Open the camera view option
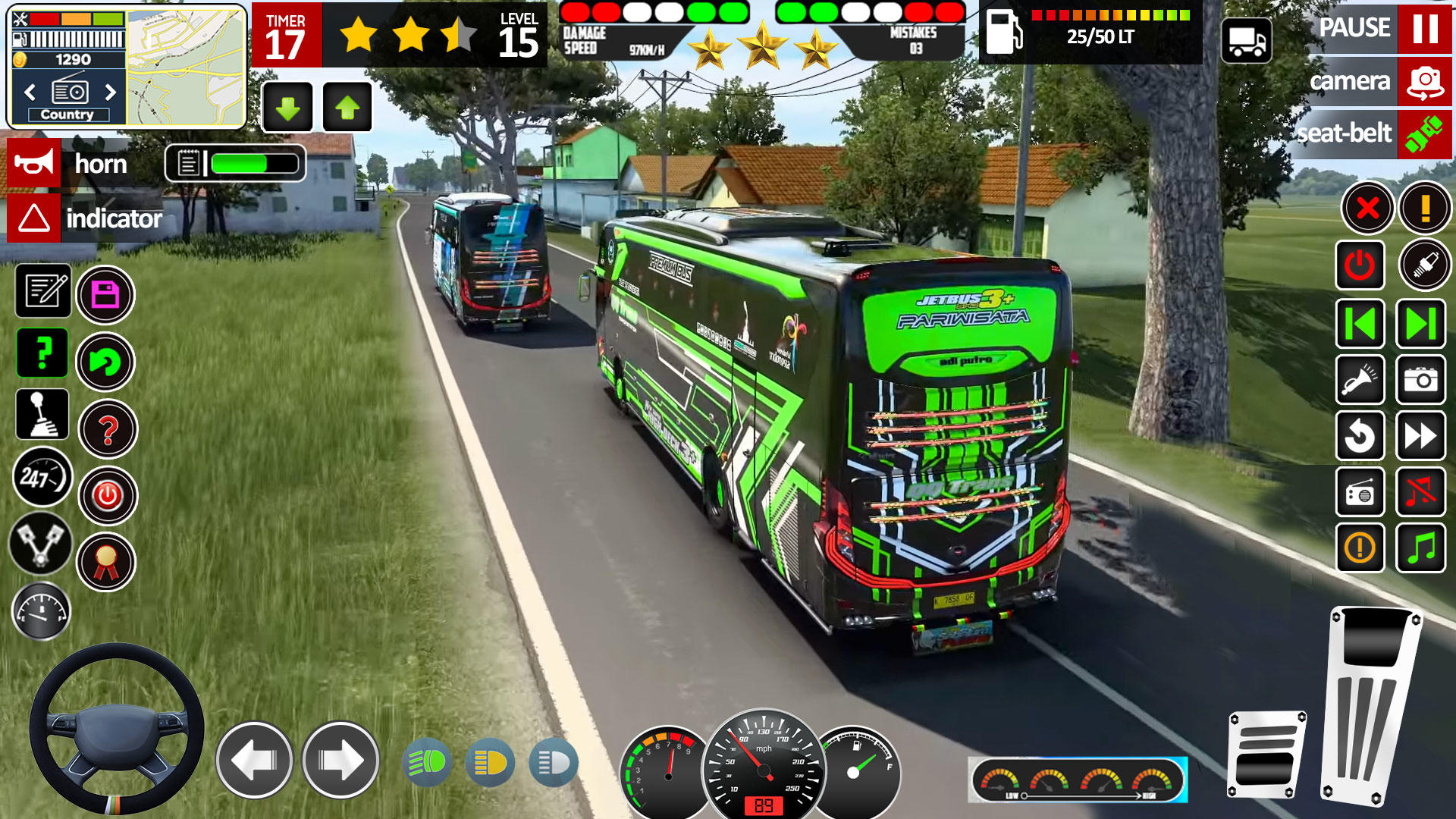1456x819 pixels. [1424, 82]
